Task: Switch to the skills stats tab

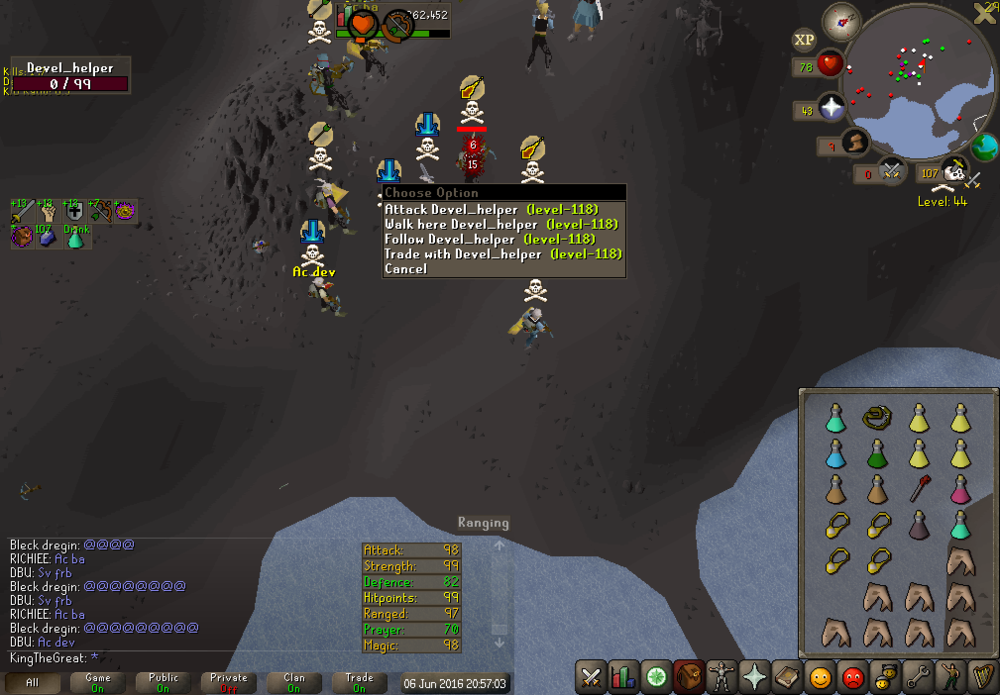Action: click(x=623, y=676)
